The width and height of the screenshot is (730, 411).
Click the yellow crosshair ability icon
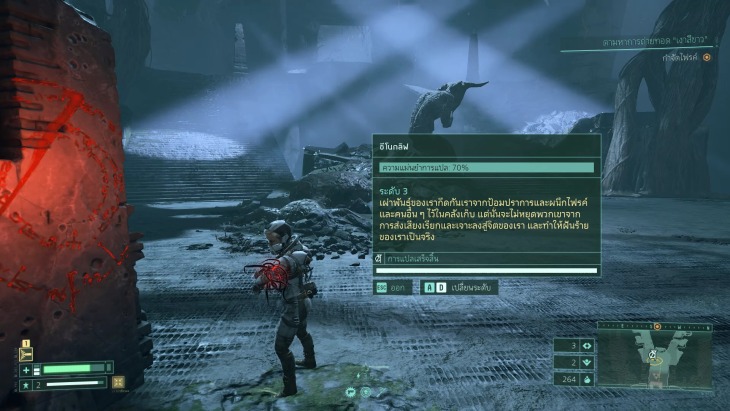click(x=119, y=382)
